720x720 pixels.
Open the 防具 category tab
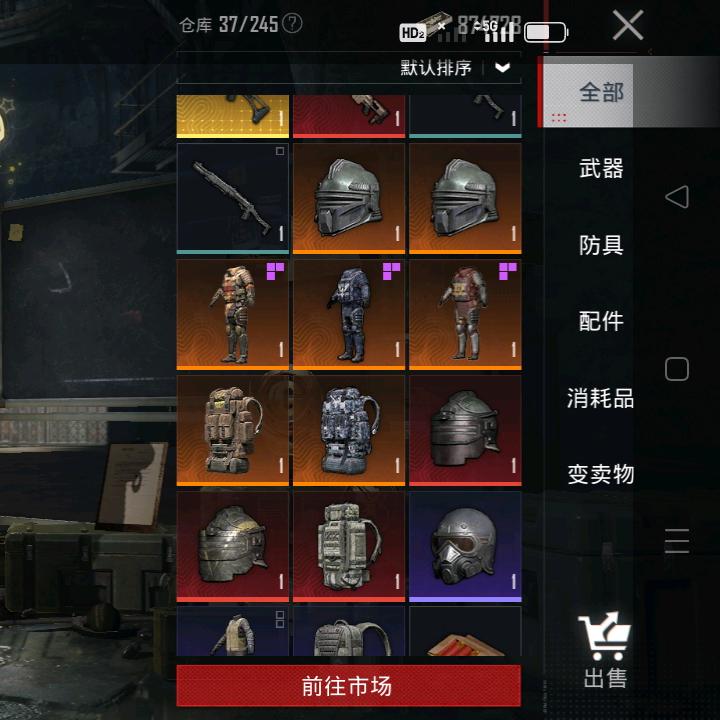[601, 245]
